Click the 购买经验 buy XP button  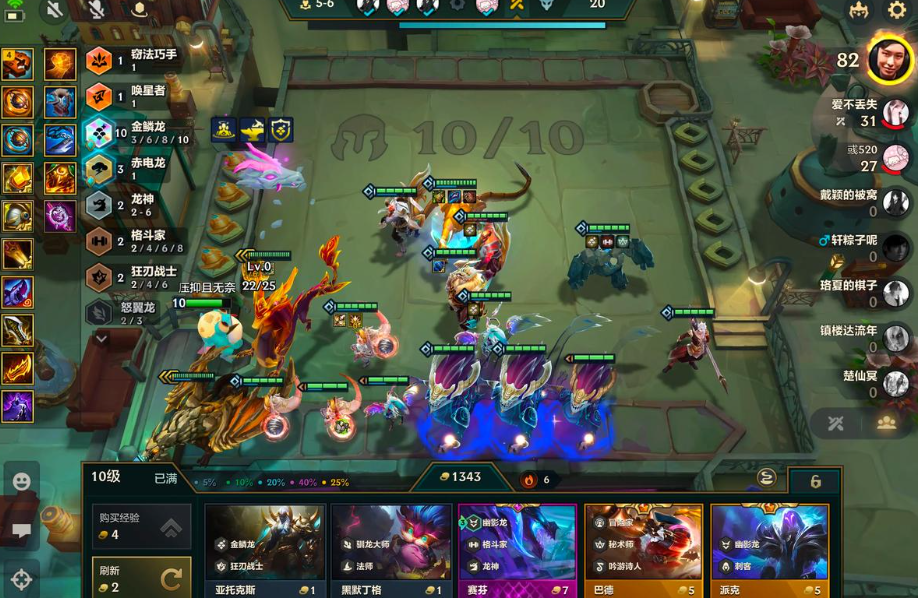[141, 527]
